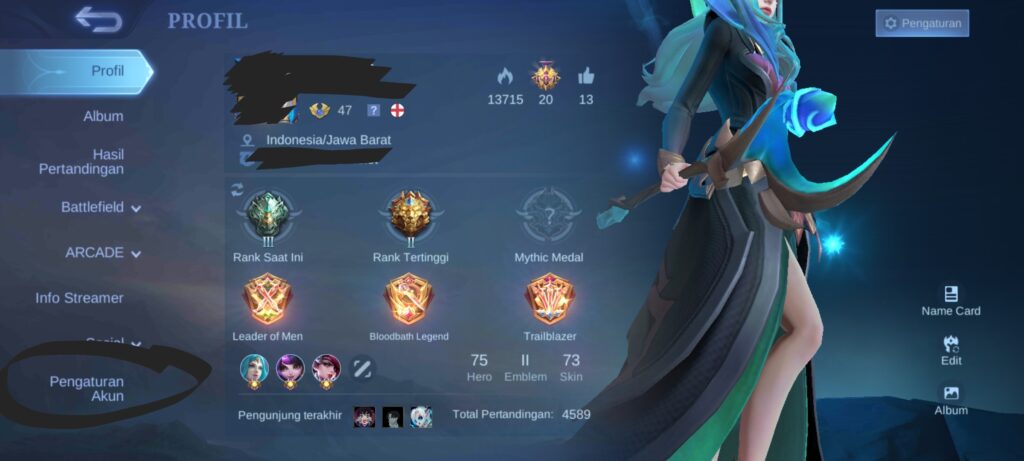
Task: Select the Bloodbath Legend achievement
Action: pos(409,300)
